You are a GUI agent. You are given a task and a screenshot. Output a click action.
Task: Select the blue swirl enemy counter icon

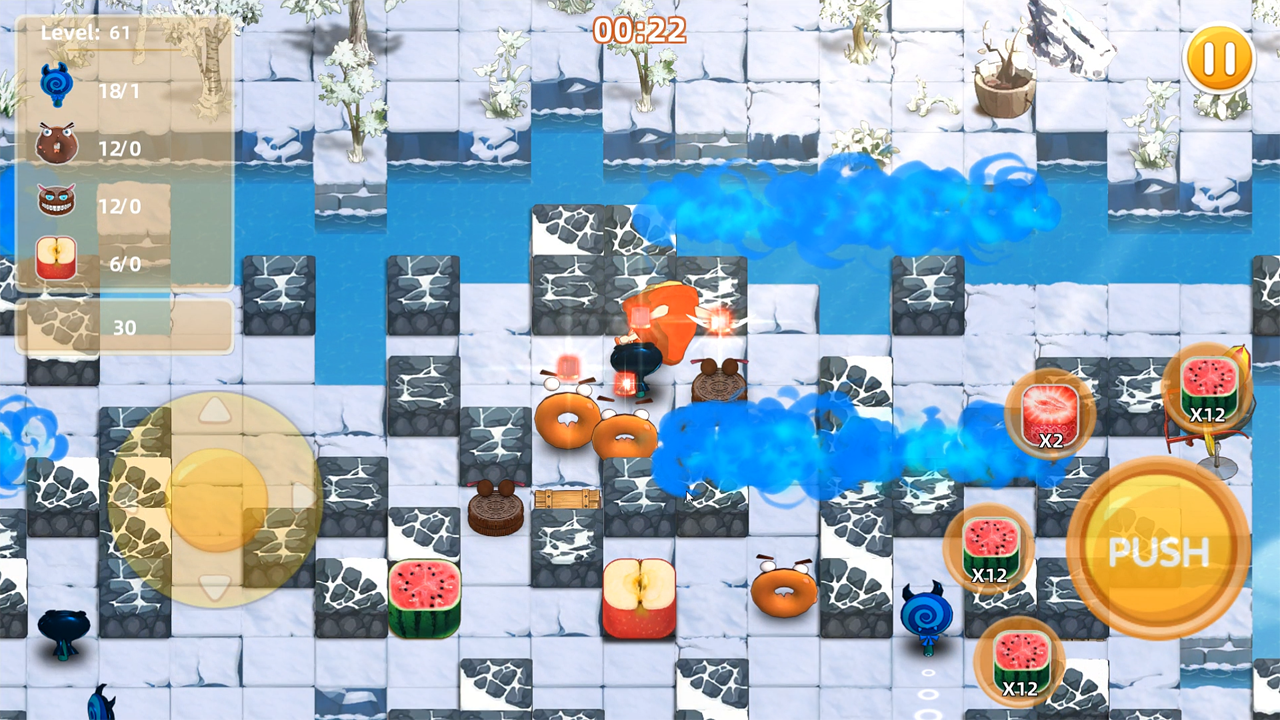point(57,82)
